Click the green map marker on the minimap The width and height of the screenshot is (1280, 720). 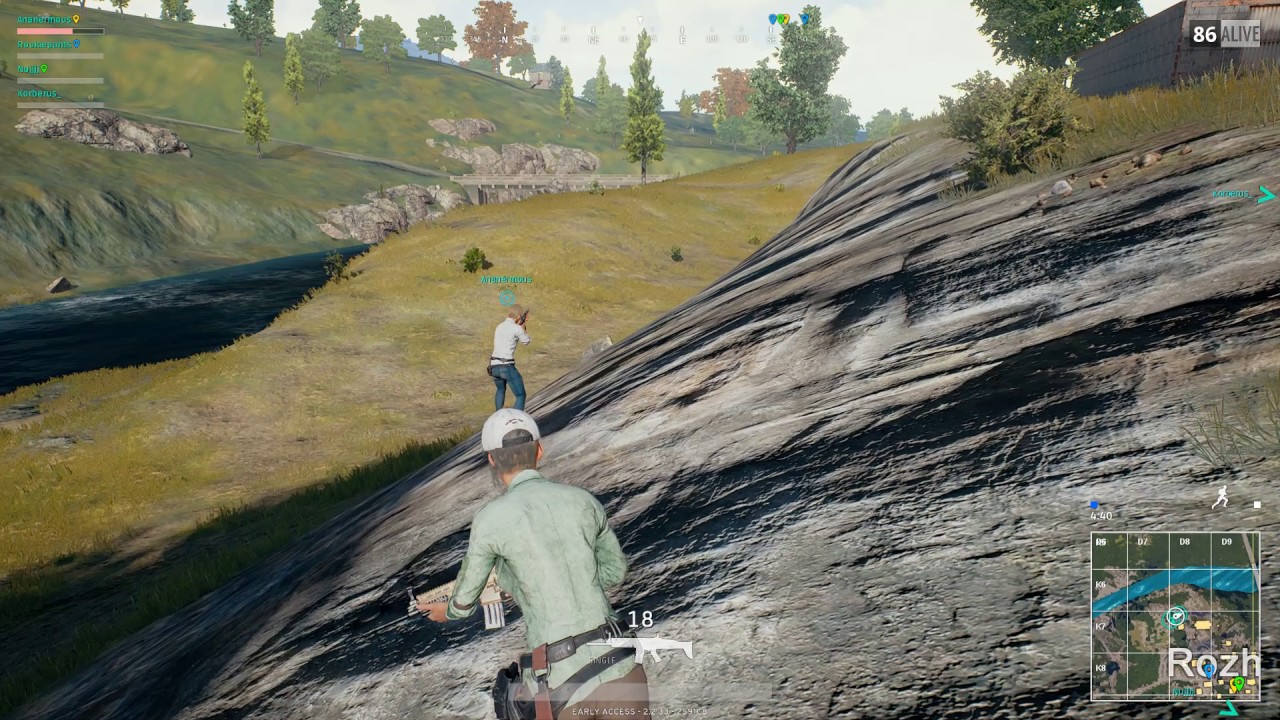click(x=1238, y=683)
